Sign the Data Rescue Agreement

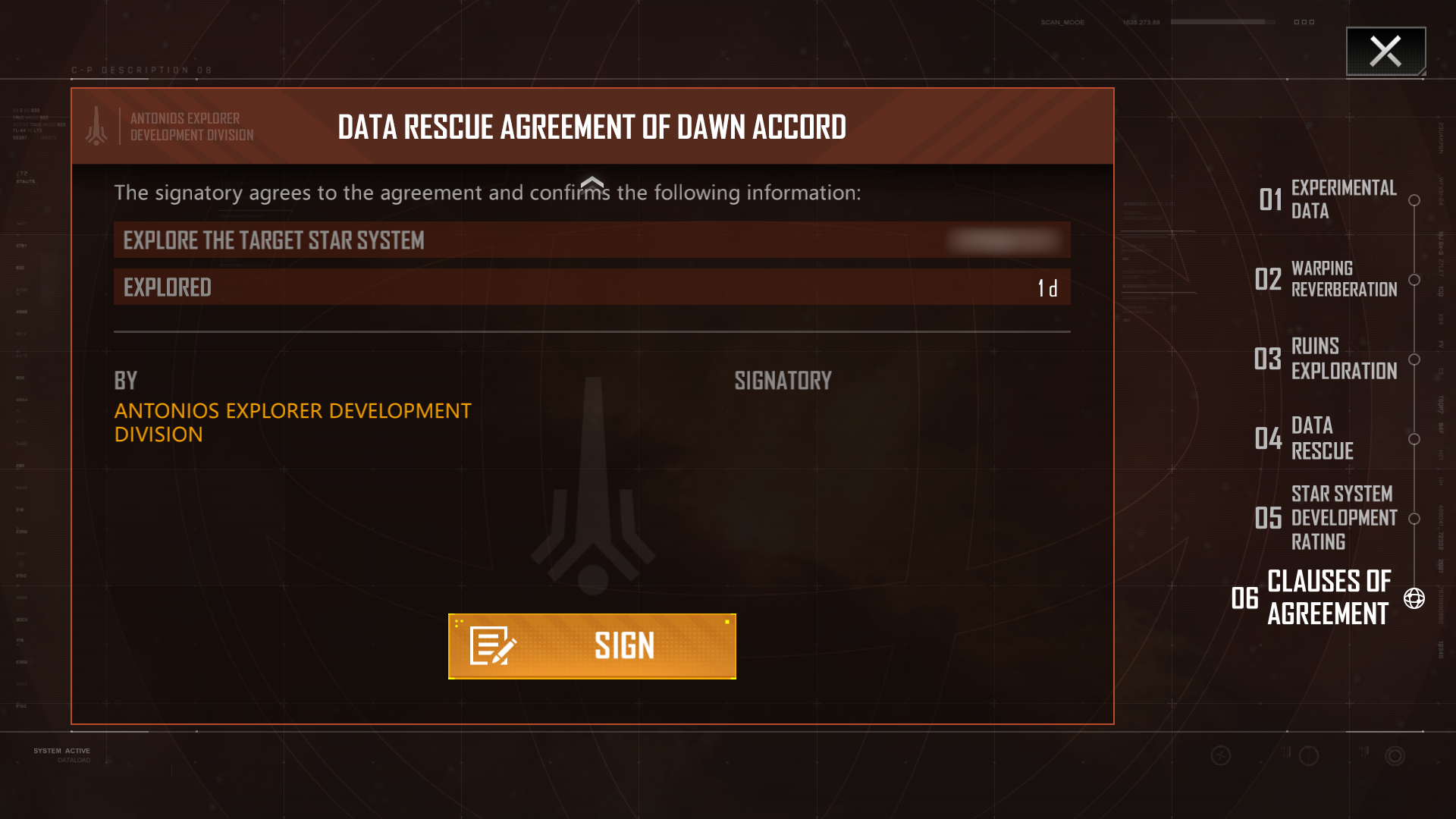point(591,646)
